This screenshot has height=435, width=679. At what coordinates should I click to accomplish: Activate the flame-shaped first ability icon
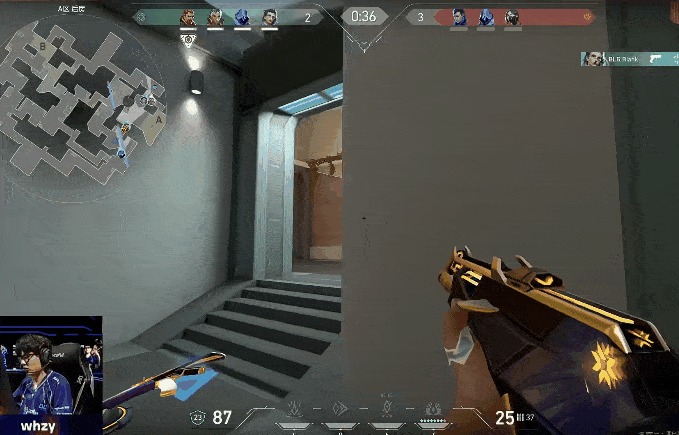point(295,409)
